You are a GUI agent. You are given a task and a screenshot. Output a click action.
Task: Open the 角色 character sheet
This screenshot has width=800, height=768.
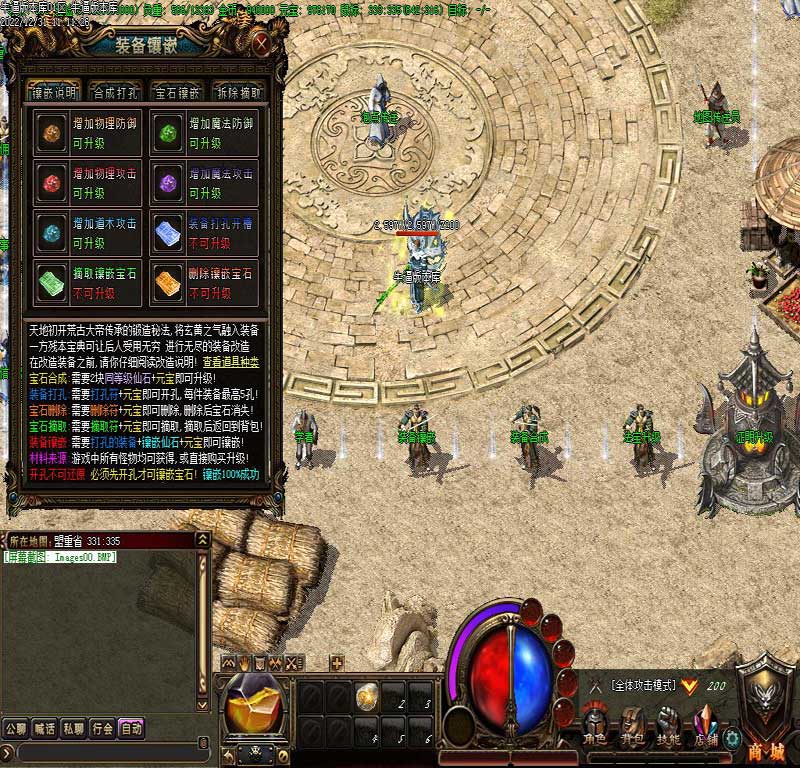click(x=597, y=723)
